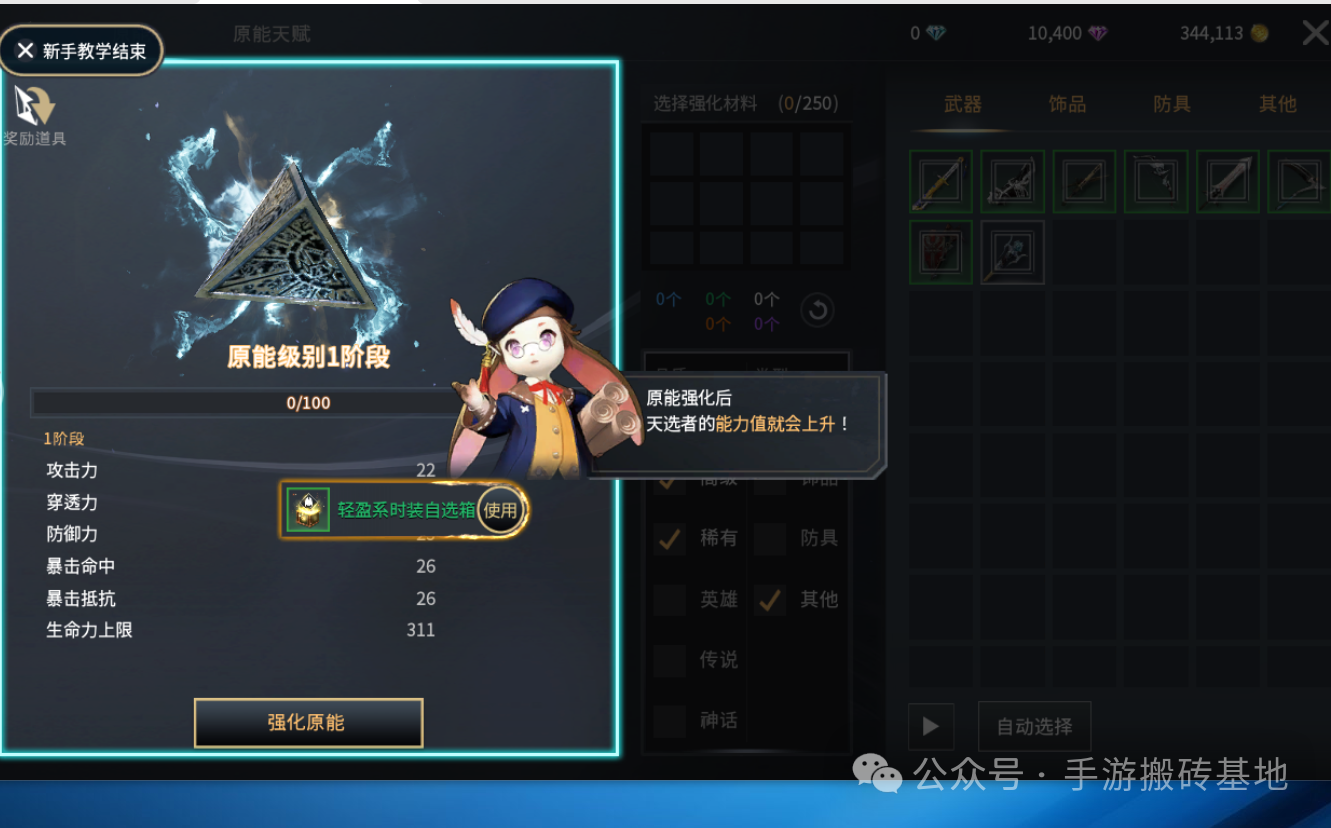The image size is (1331, 828).
Task: Select the staff weapon icon in second row
Action: [x=1012, y=252]
